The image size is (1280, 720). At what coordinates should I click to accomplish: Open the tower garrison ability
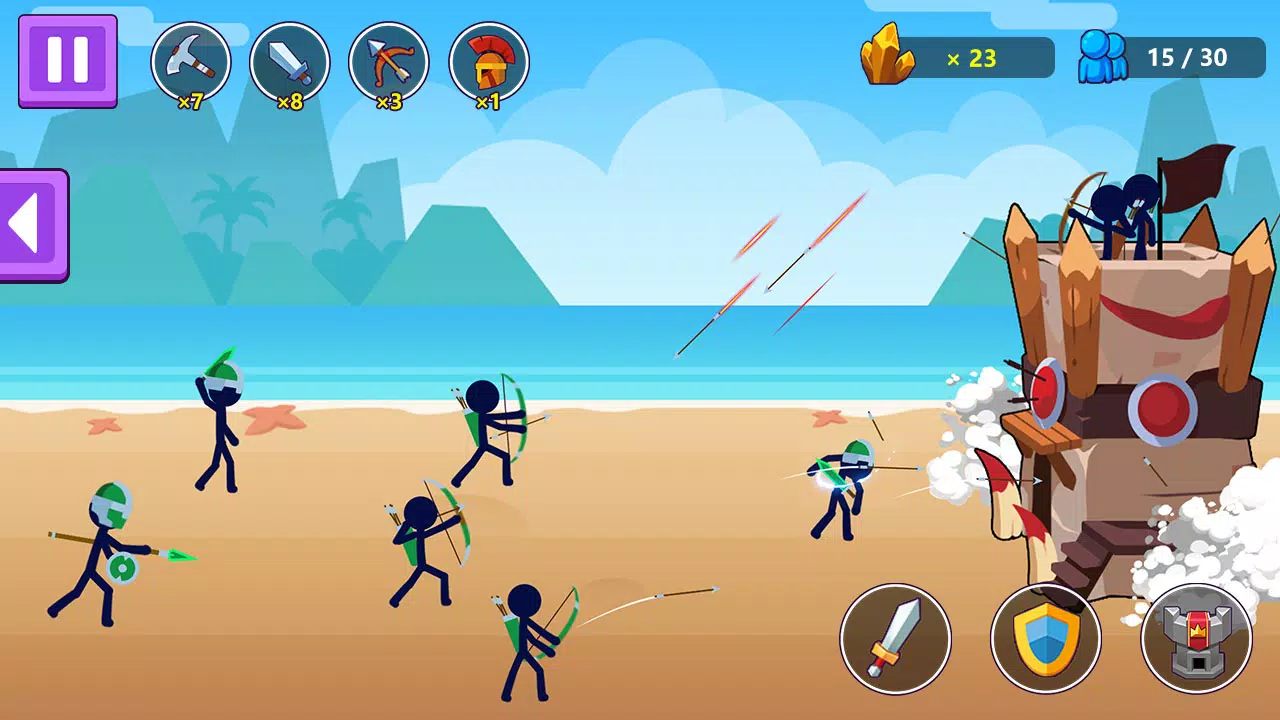click(x=1196, y=639)
